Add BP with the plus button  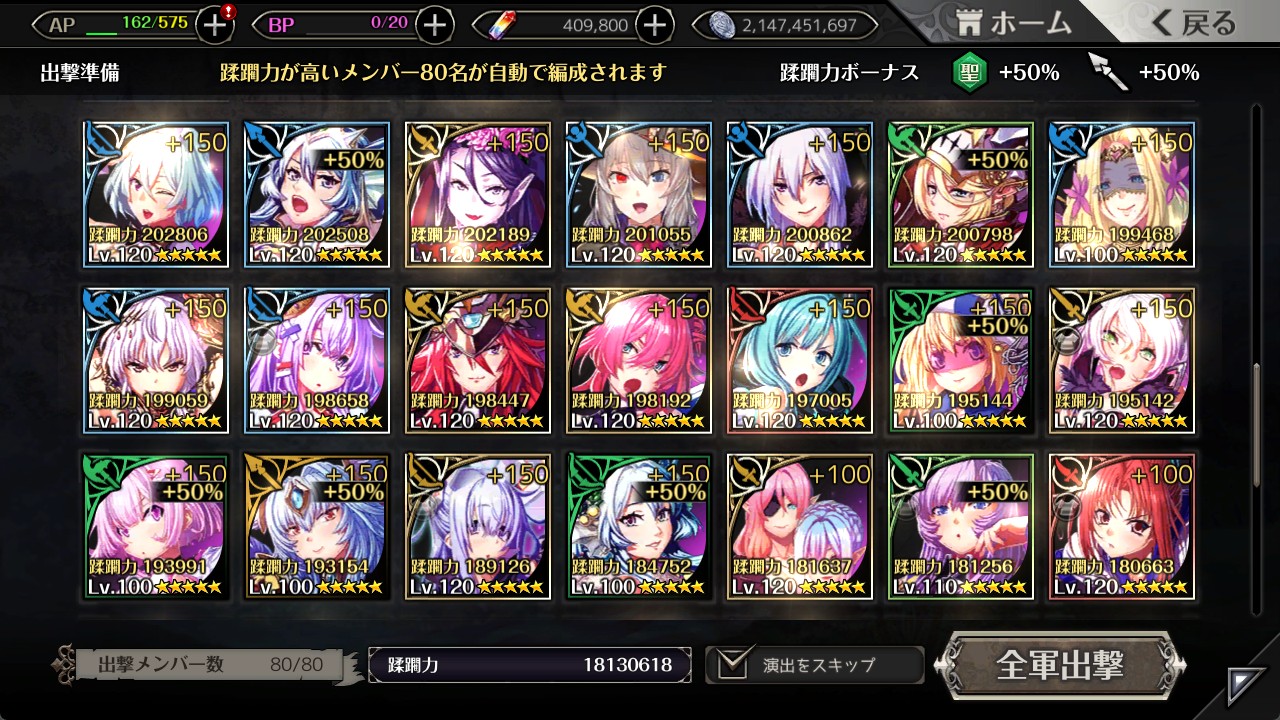point(434,25)
